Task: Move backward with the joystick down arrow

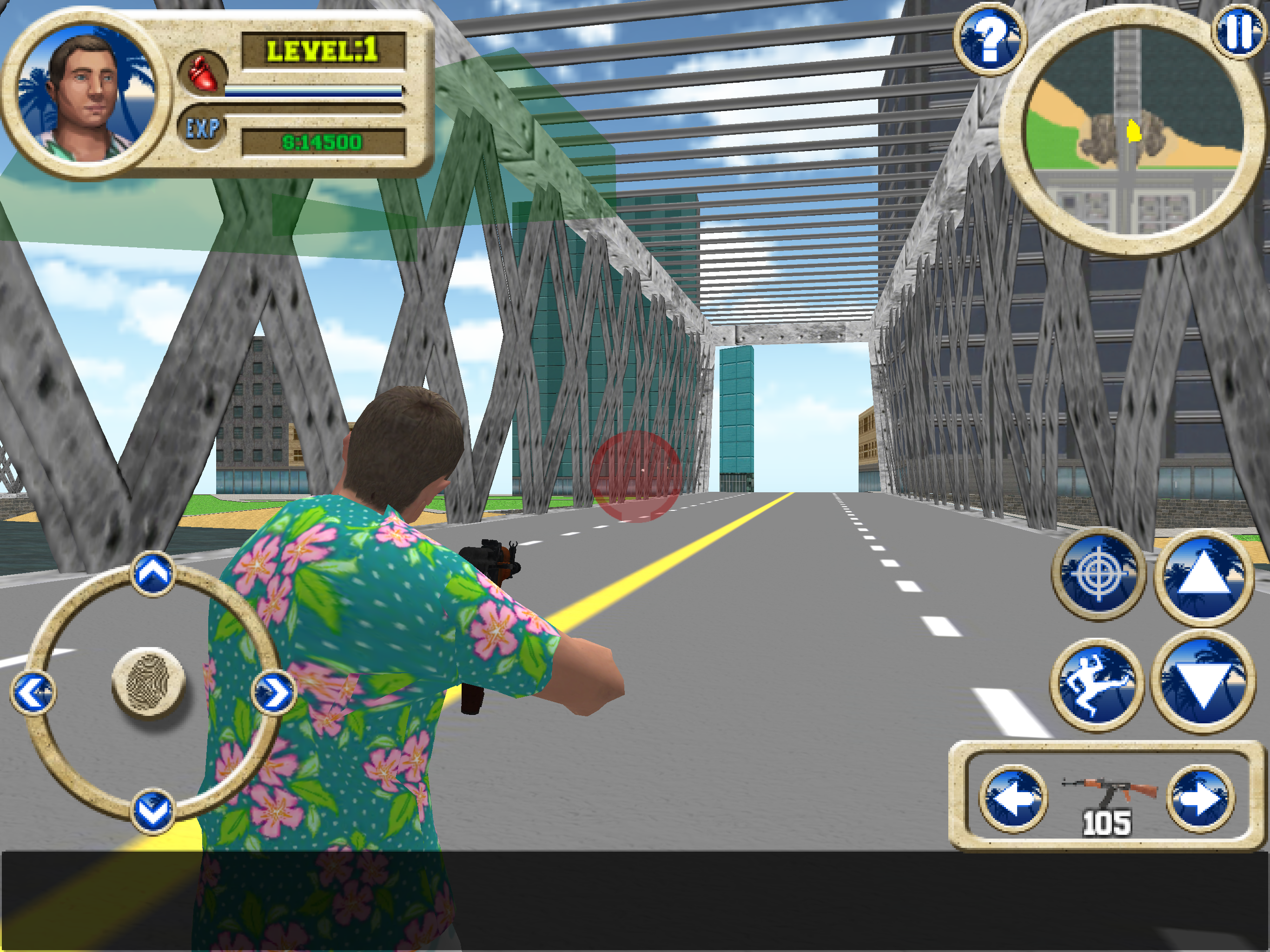Action: pos(153,810)
